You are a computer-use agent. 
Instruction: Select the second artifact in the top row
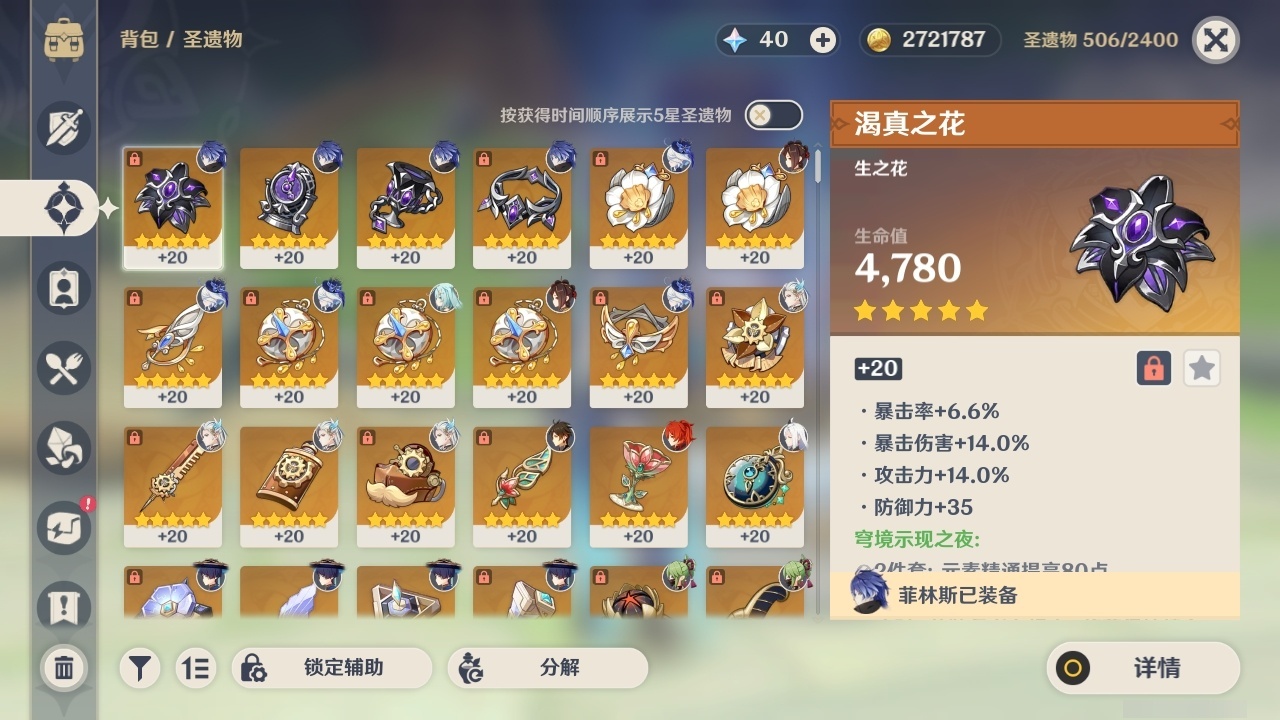tap(290, 207)
